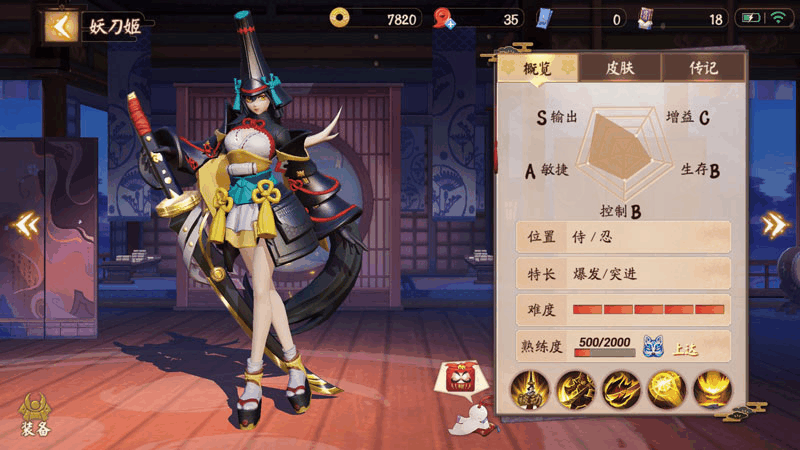Tap the gold coin currency icon
Viewport: 800px width, 450px height.
(x=340, y=17)
